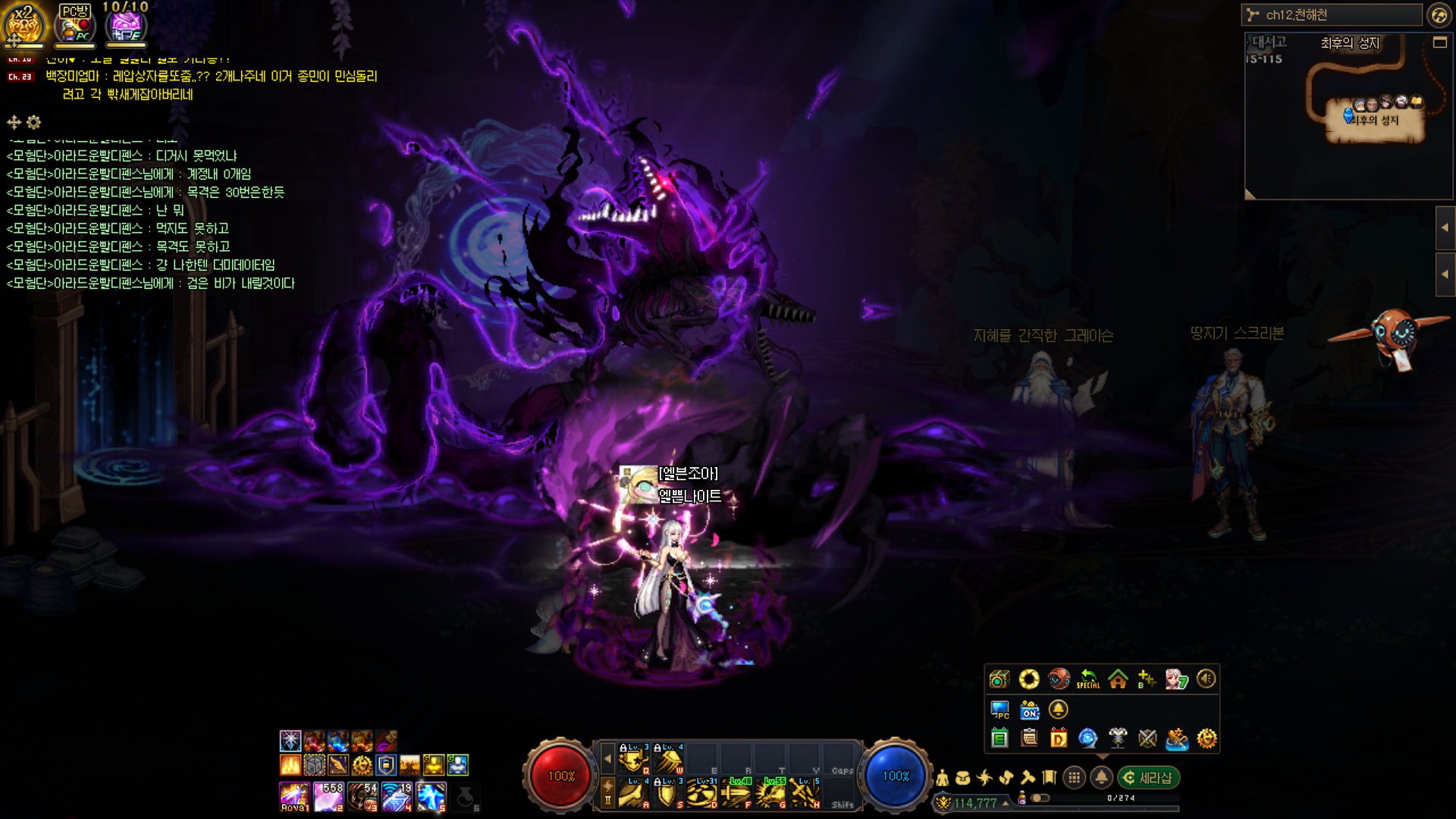
Task: Open the green E calendar icon
Action: [999, 739]
